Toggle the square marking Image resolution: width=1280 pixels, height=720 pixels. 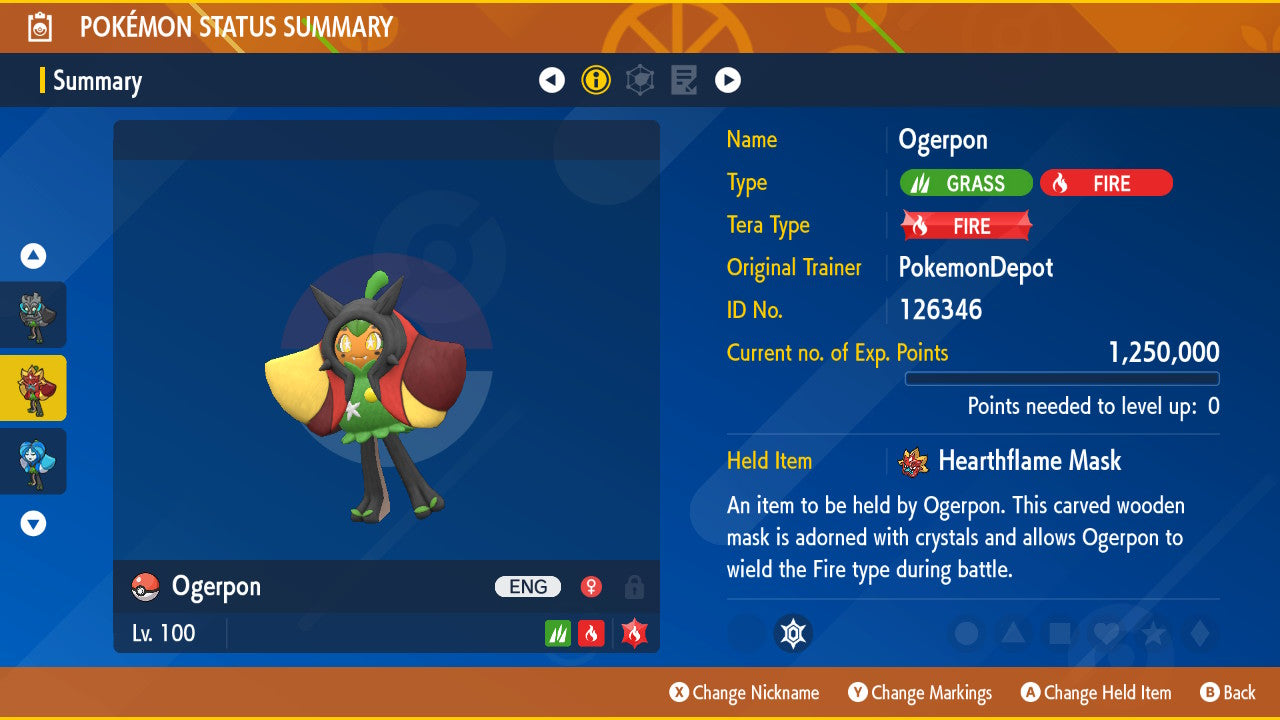point(1059,633)
